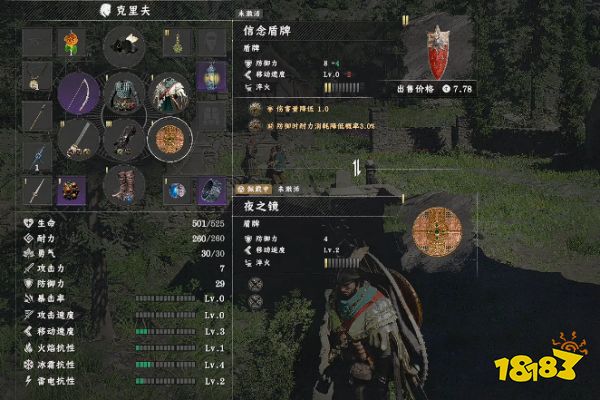Viewport: 600px width, 400px height.
Task: Select the gold pendant necklace slot
Action: (x=176, y=42)
